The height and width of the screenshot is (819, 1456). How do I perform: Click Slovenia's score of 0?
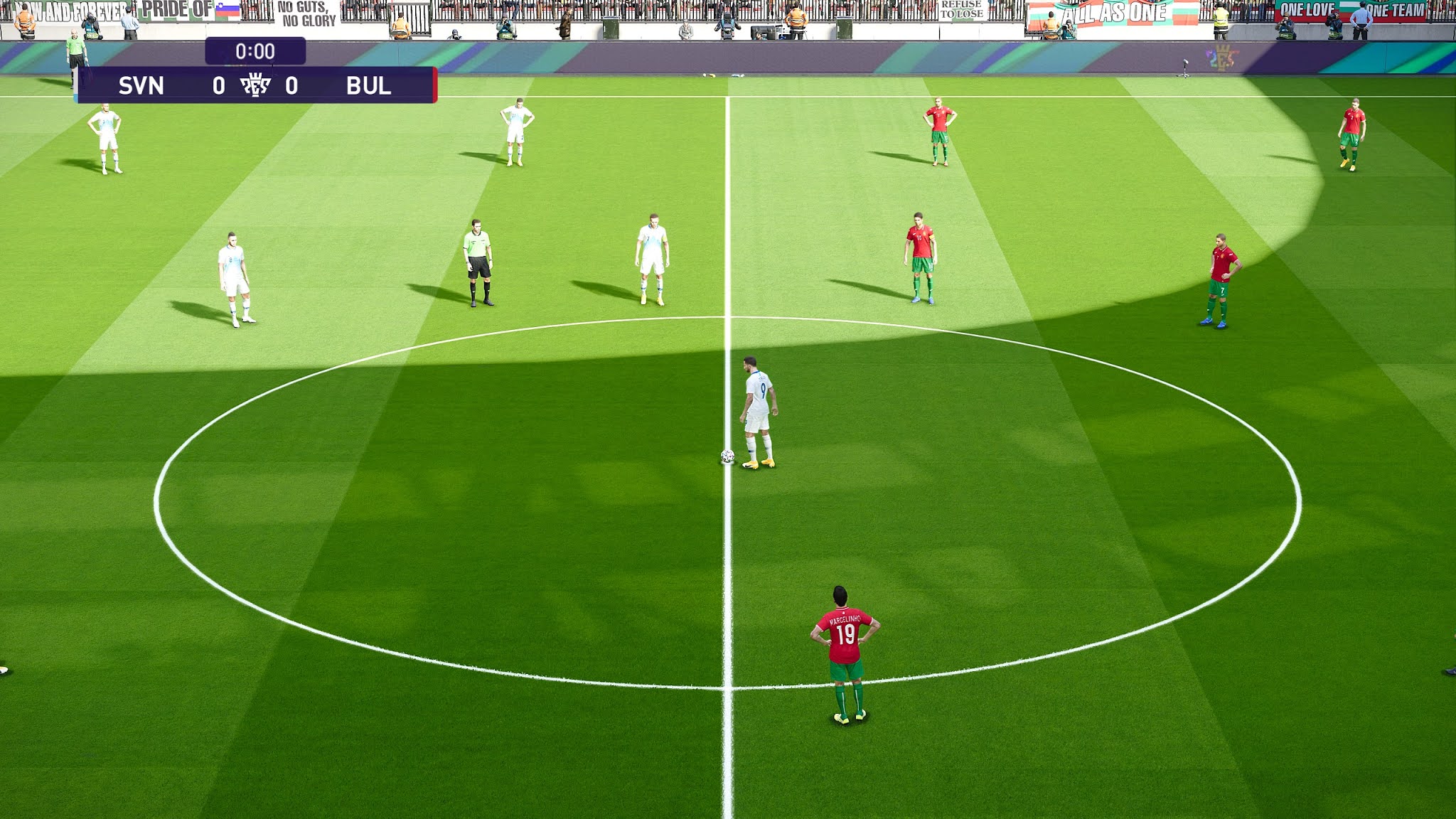tap(219, 85)
